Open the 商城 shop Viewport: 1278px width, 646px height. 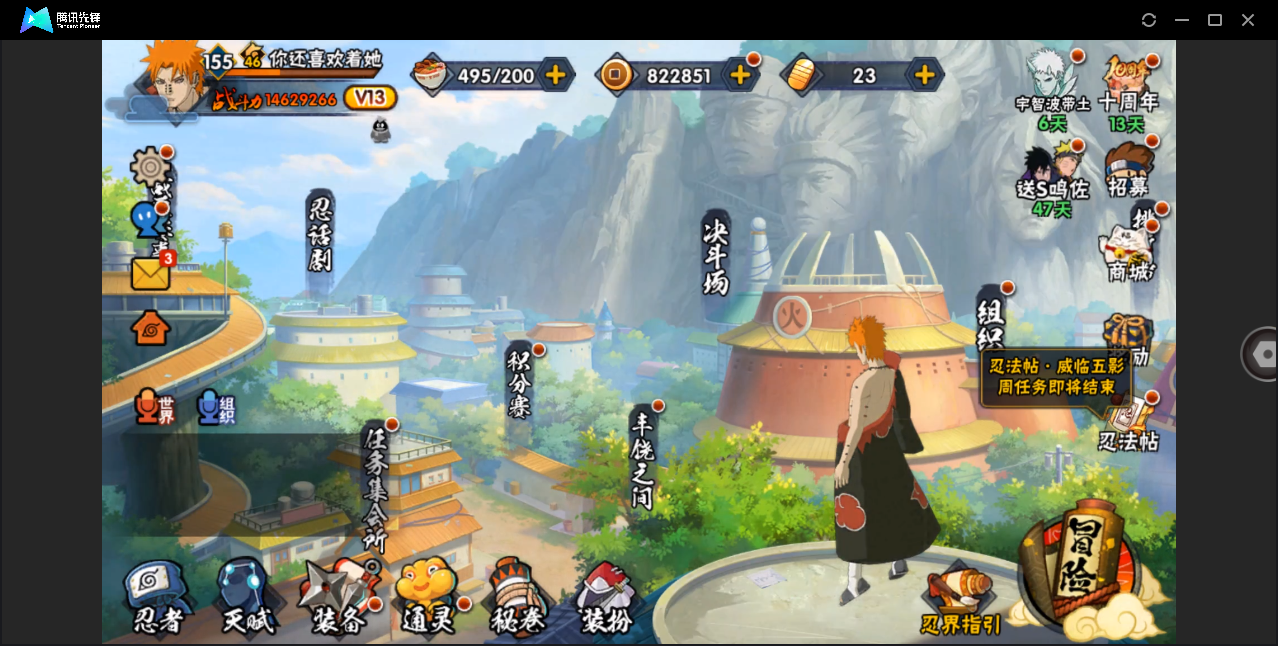pyautogui.click(x=1128, y=253)
